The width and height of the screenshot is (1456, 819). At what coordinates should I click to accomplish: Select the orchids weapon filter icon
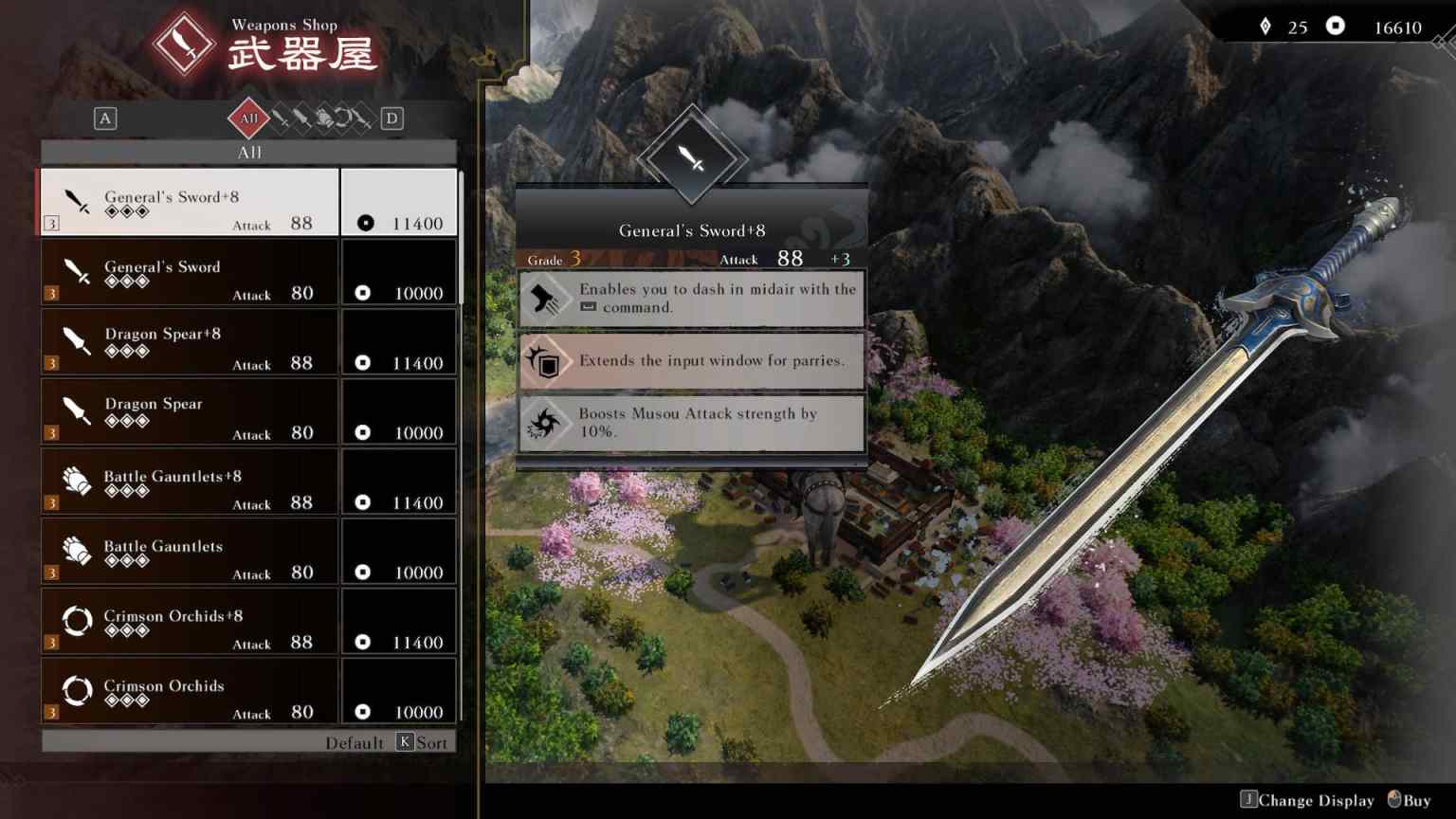[343, 118]
